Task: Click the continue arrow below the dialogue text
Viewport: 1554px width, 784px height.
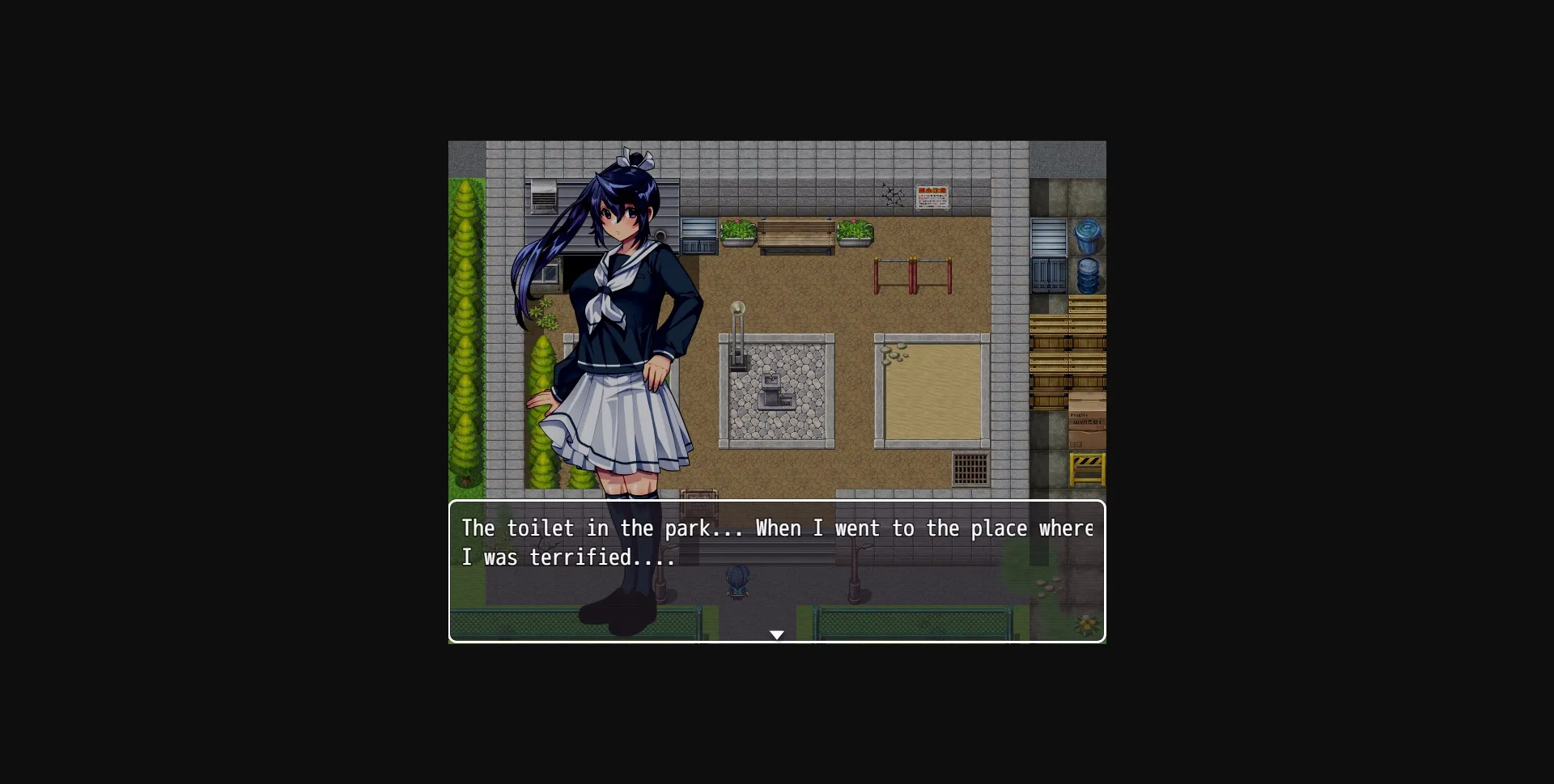Action: (x=777, y=635)
